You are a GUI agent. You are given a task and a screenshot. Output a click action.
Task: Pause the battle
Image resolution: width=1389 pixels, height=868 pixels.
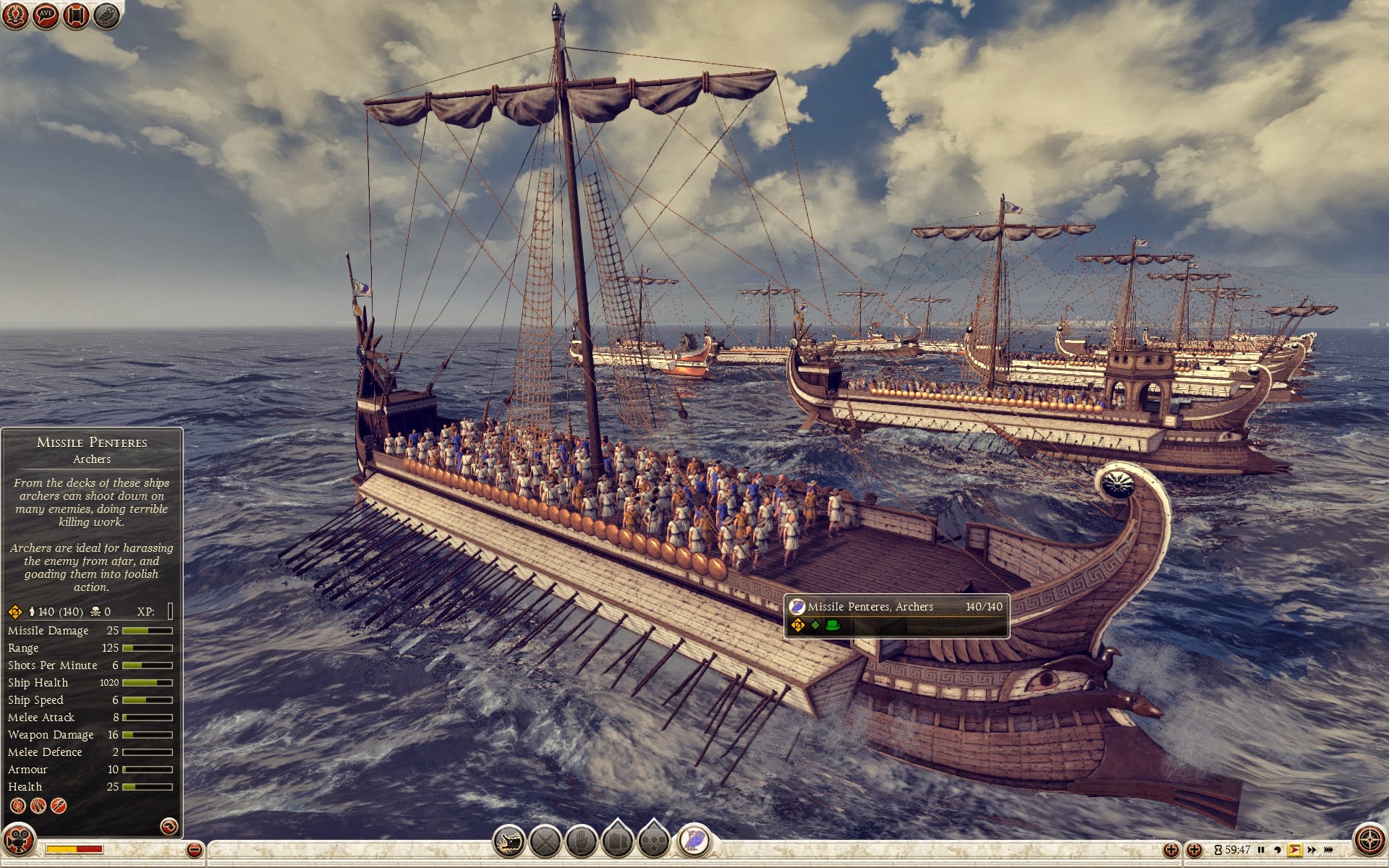pos(1261,850)
